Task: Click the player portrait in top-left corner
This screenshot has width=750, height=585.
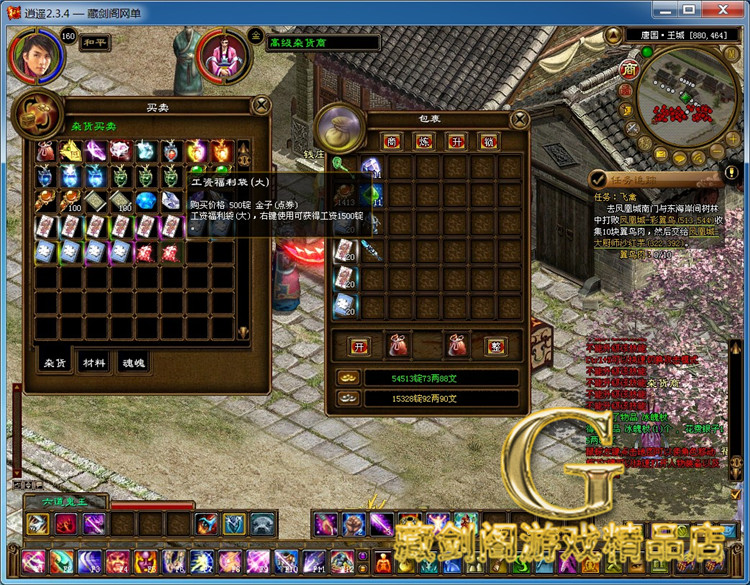Action: pyautogui.click(x=34, y=54)
